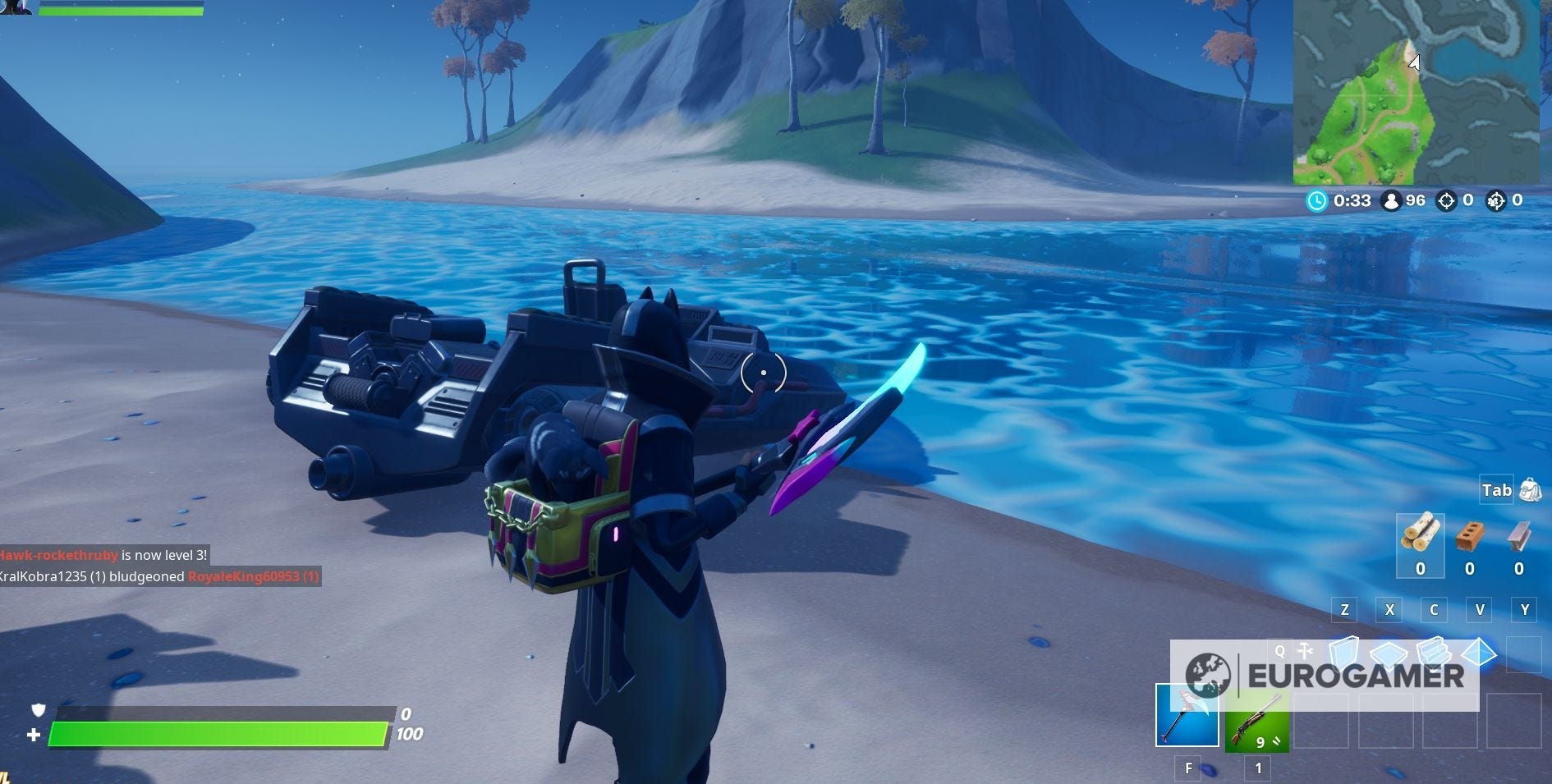Select the harvesting pickaxe in slot F
The image size is (1552, 784).
tap(1187, 718)
